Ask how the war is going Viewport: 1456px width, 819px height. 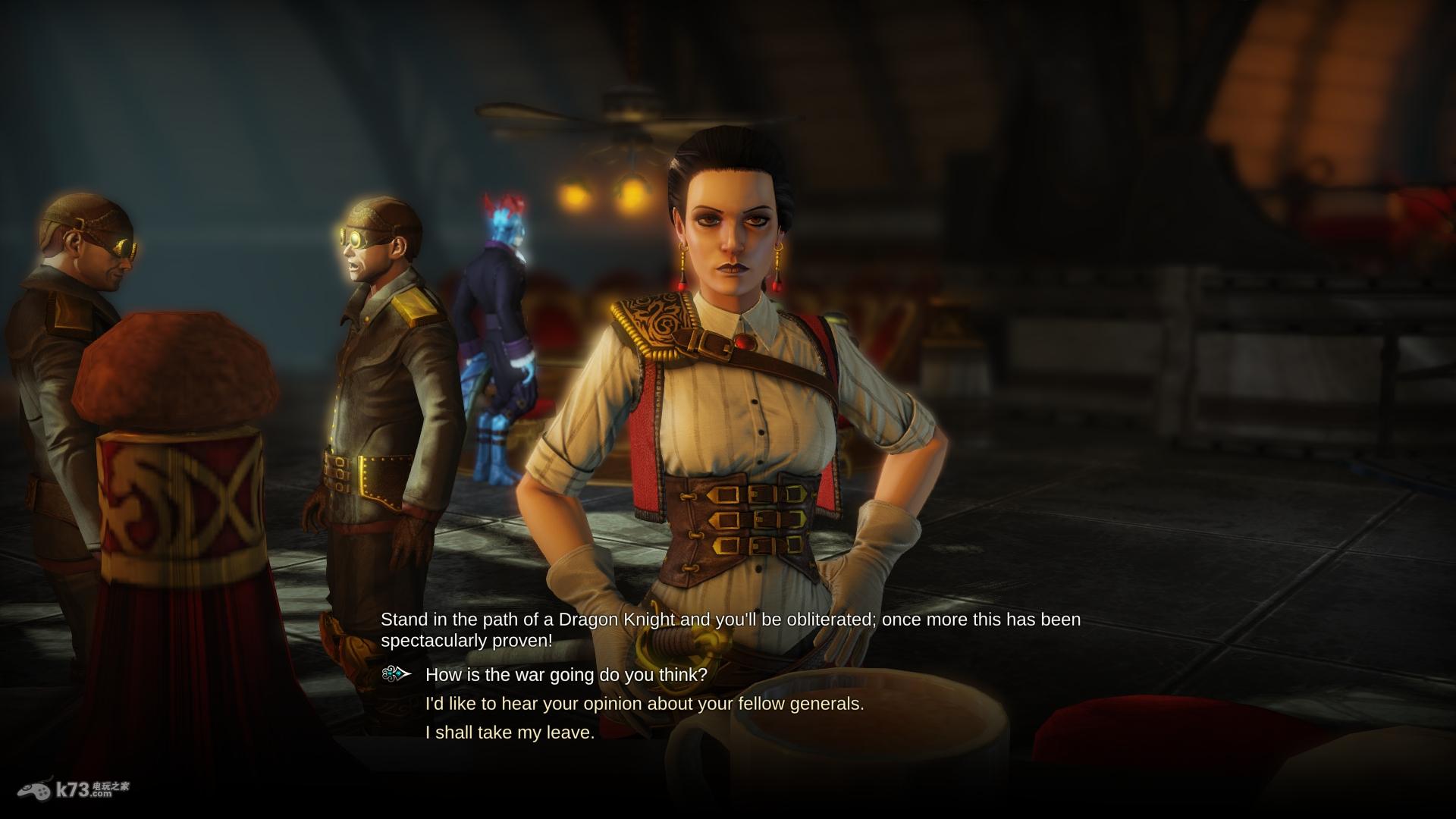[x=566, y=674]
